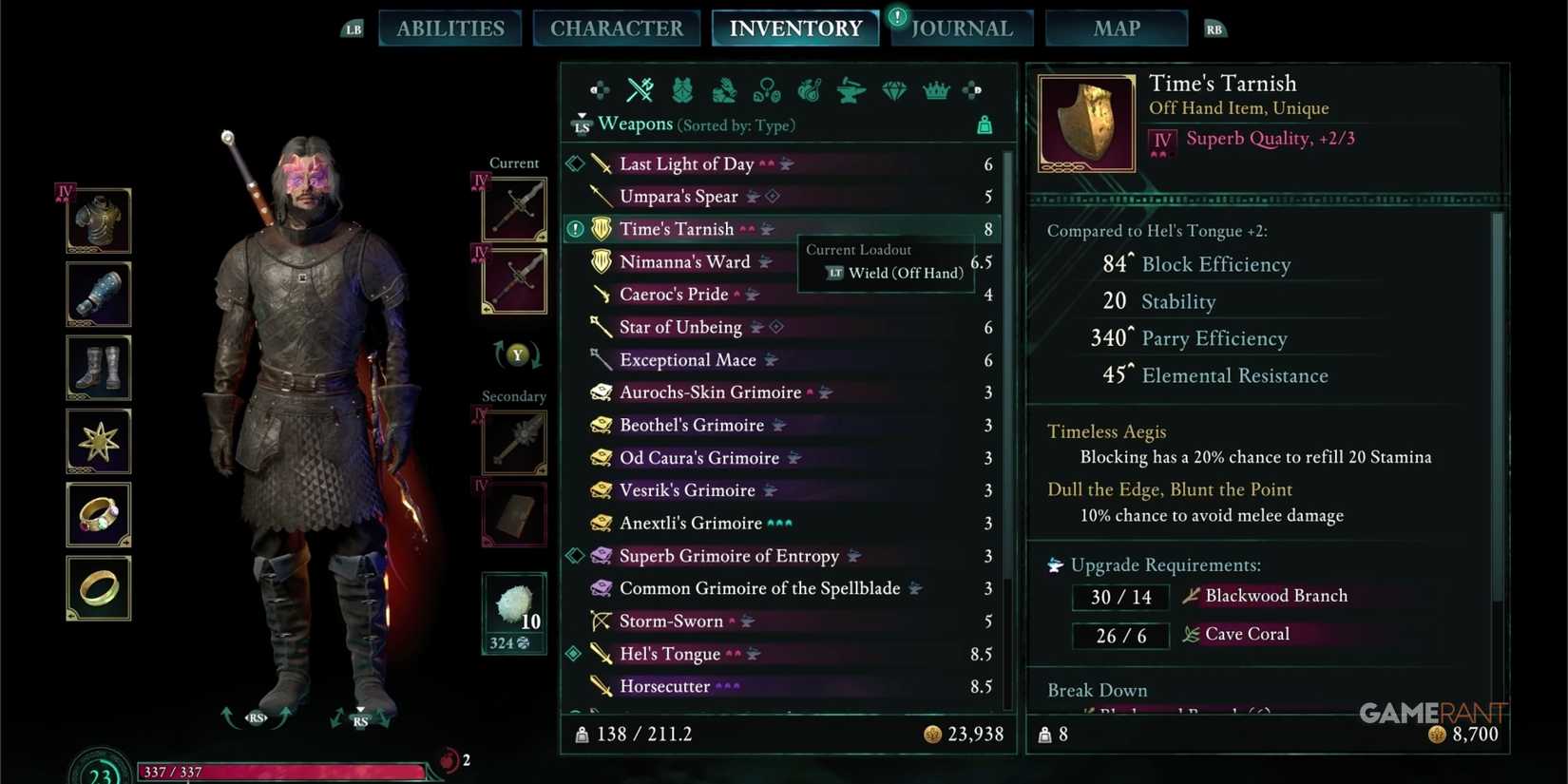Open the gem category with diamond icon
Image resolution: width=1568 pixels, height=784 pixels.
tap(893, 90)
